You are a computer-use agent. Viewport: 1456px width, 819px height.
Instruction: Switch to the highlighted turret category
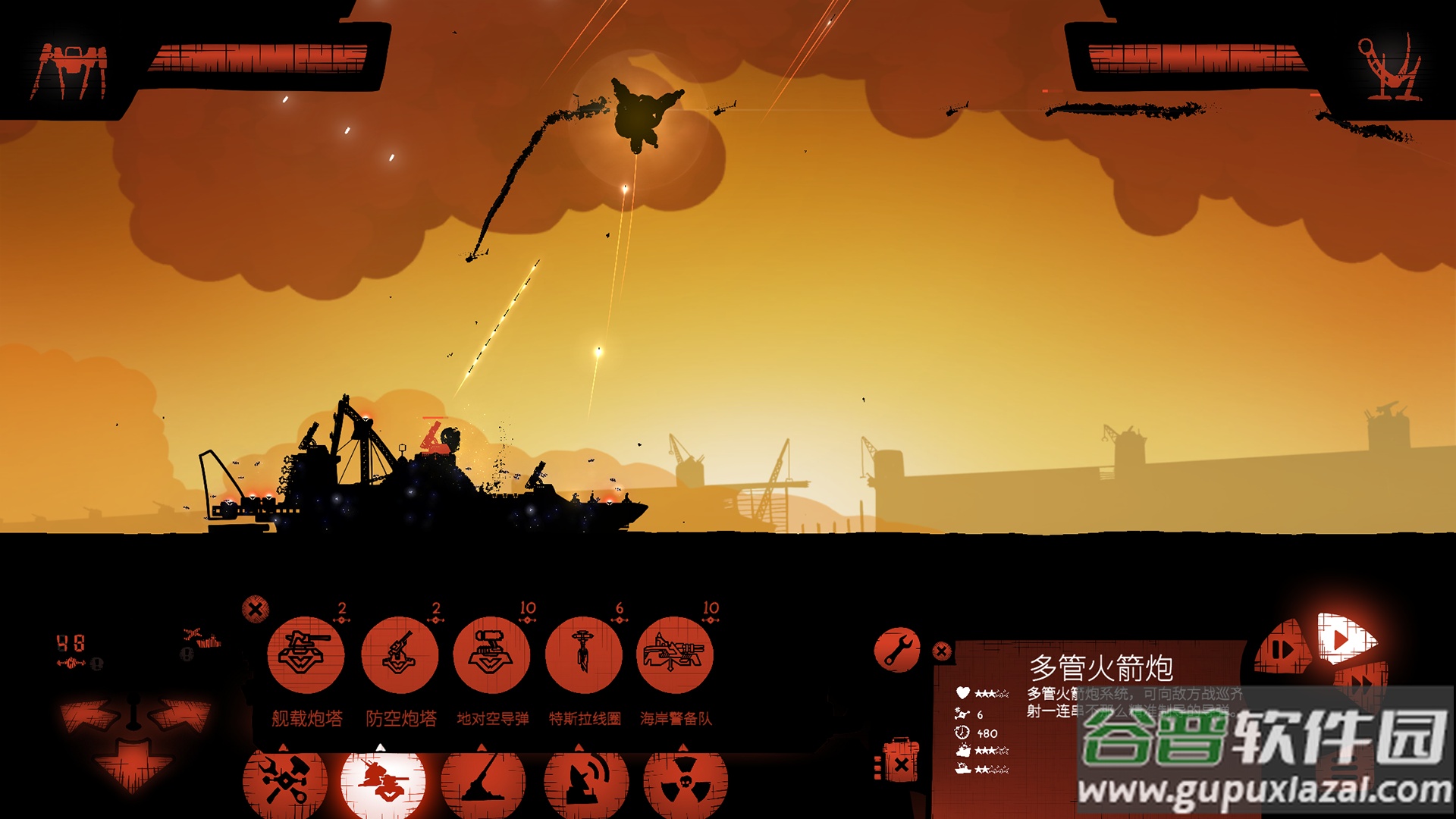click(382, 781)
